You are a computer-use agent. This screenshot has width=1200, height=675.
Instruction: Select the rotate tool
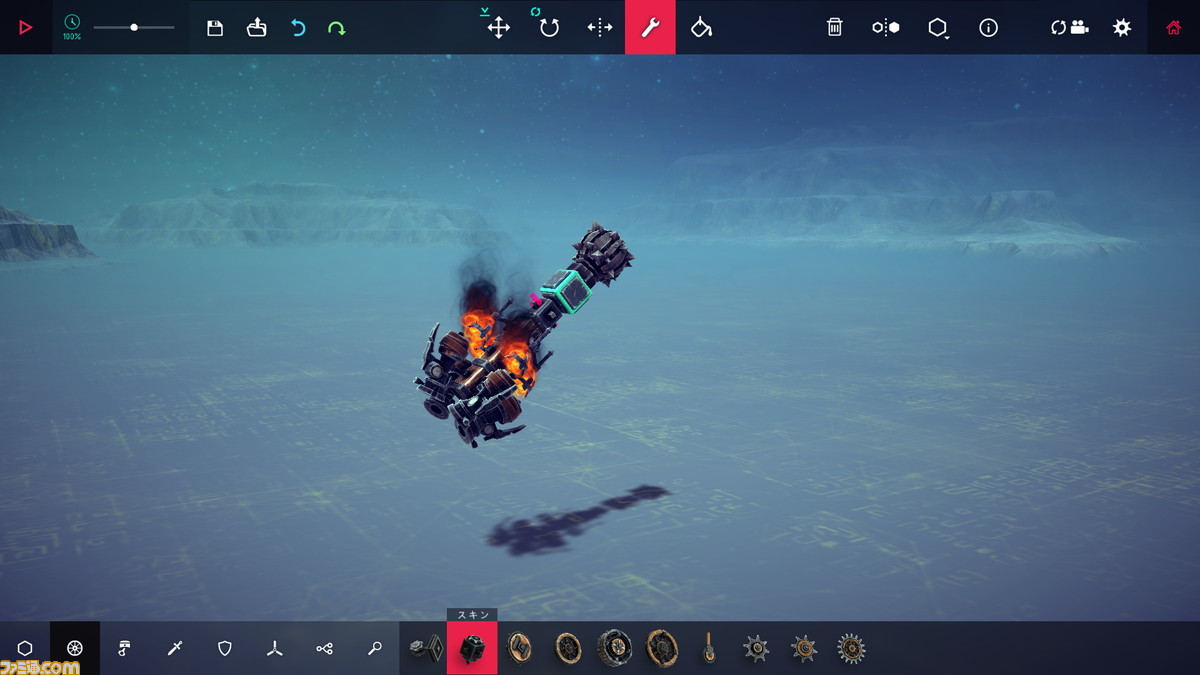(549, 28)
